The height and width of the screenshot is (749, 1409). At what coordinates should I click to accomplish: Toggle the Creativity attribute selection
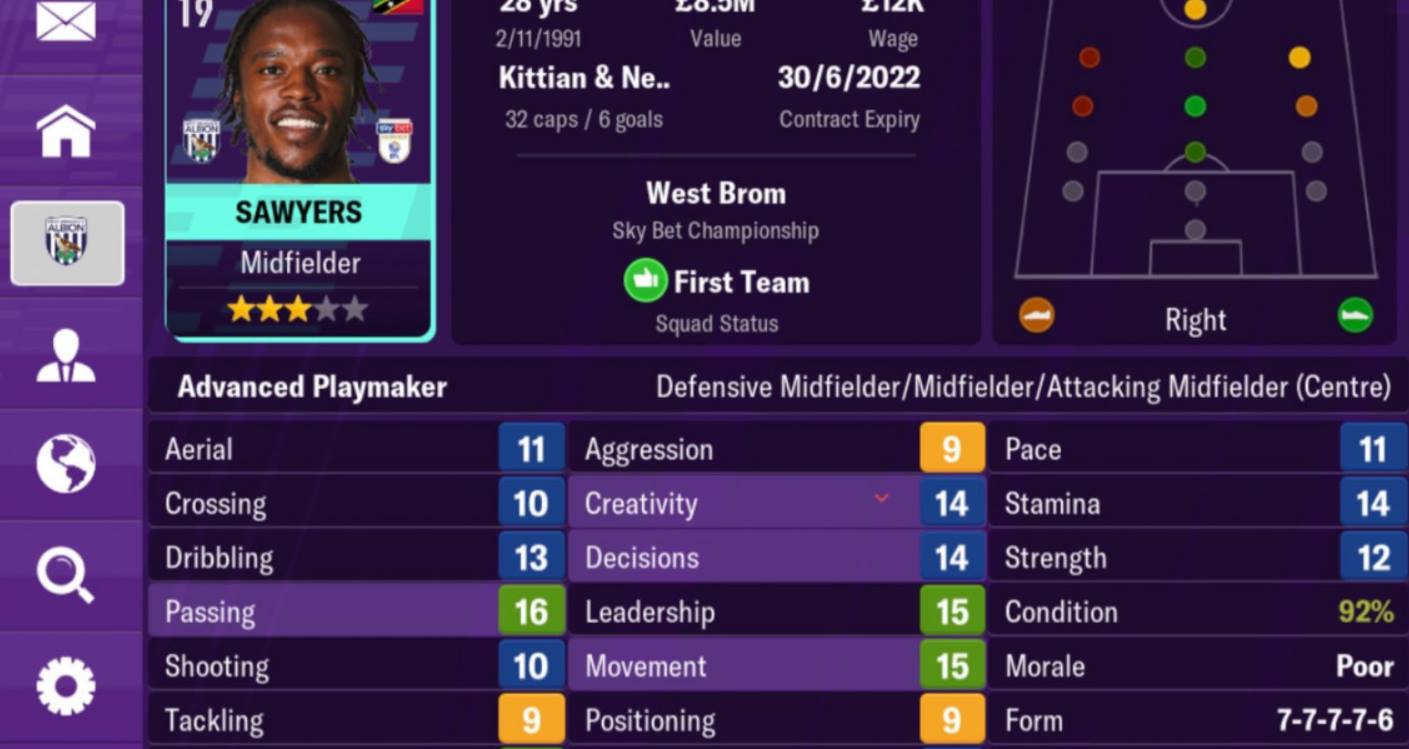740,503
